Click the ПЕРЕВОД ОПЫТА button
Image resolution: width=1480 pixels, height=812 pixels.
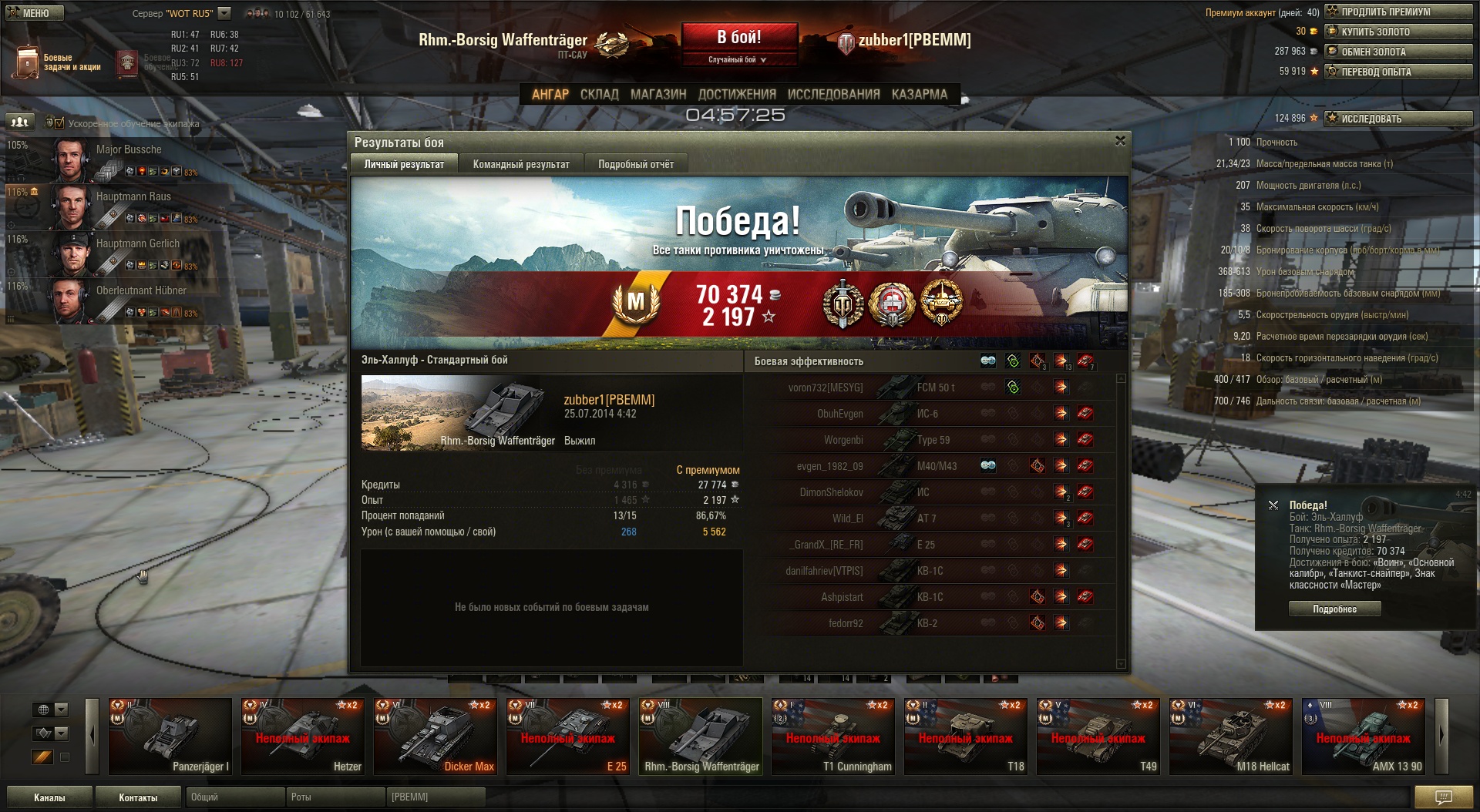pos(1398,72)
